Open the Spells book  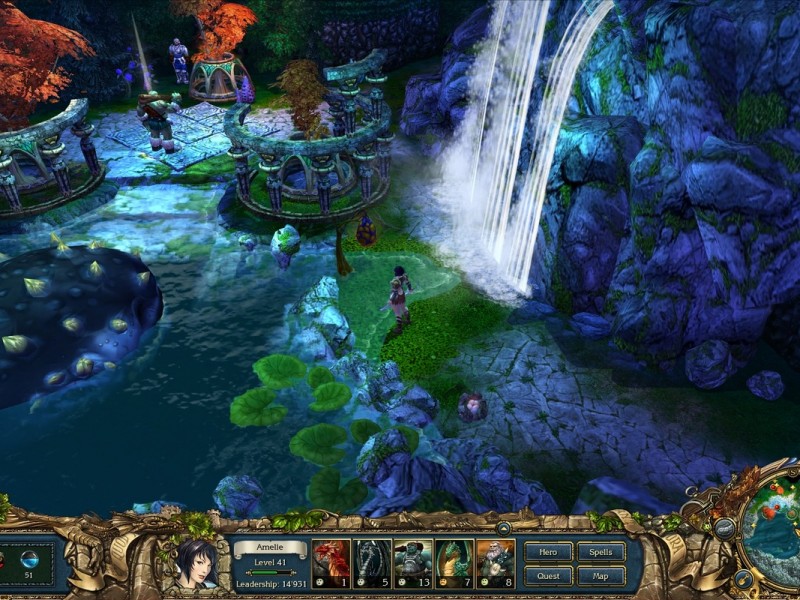tap(601, 551)
